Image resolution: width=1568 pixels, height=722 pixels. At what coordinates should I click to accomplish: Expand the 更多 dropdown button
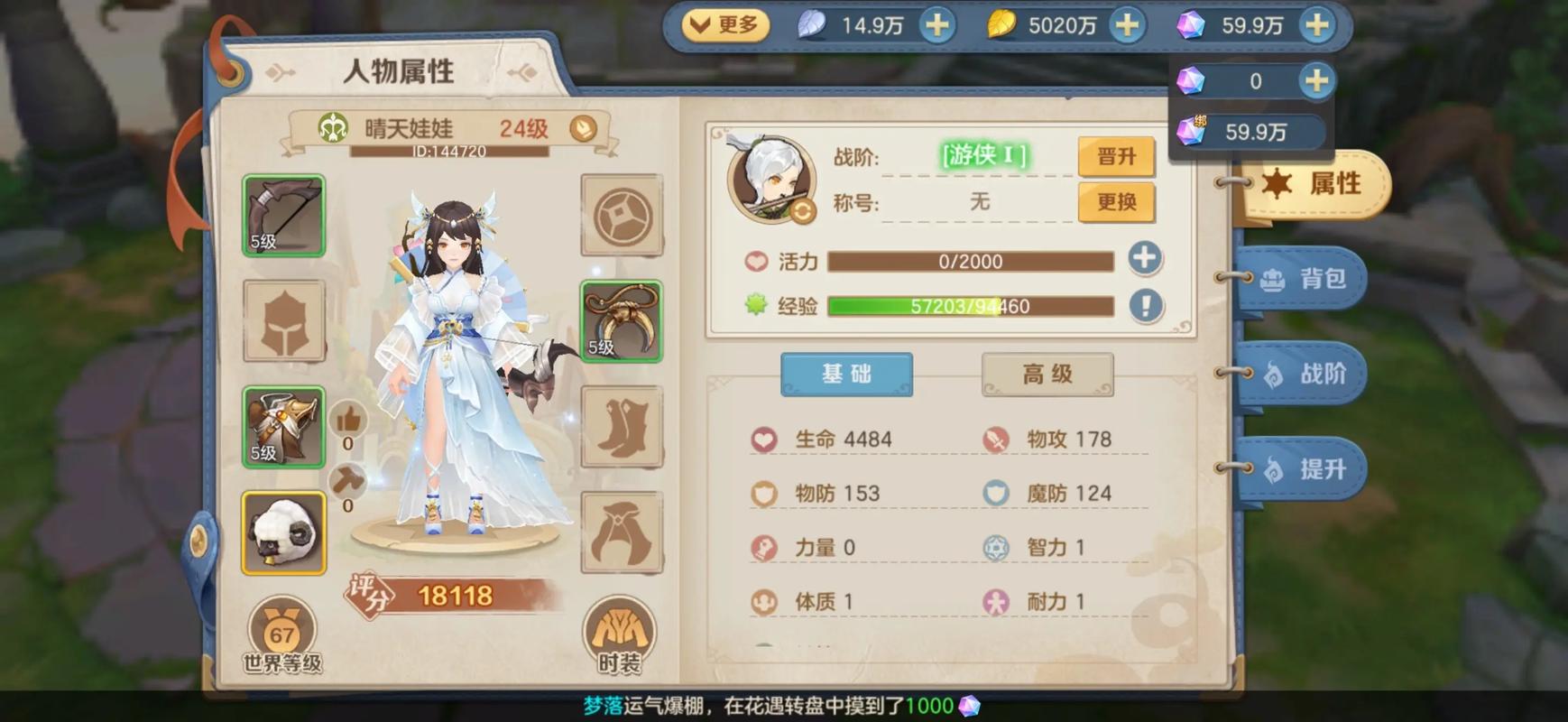tap(724, 25)
